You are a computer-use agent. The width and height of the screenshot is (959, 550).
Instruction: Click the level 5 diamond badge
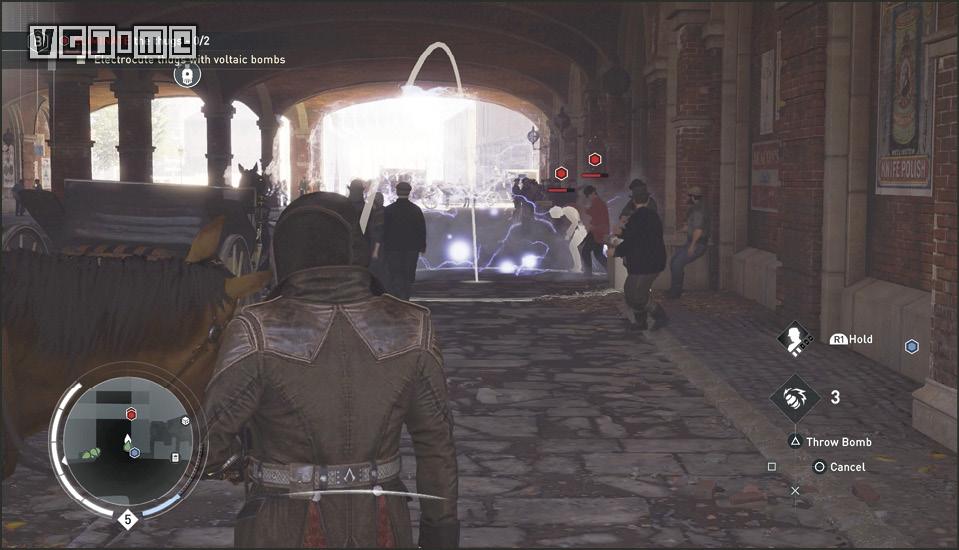tap(127, 519)
